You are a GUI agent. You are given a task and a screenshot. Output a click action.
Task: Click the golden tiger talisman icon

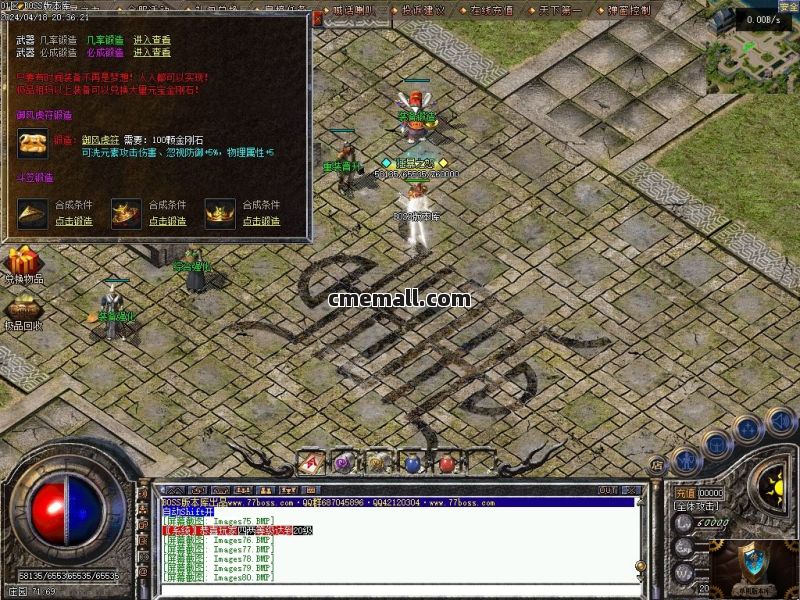click(32, 143)
